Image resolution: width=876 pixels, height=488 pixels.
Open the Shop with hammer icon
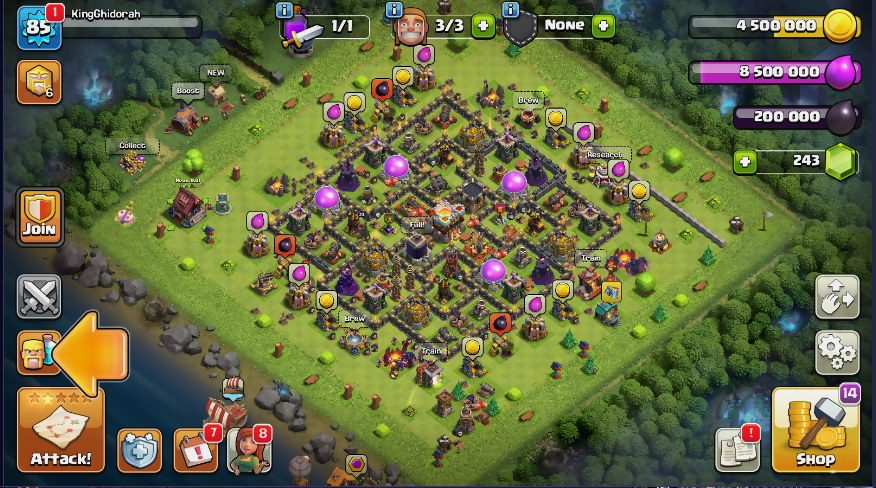pos(815,430)
